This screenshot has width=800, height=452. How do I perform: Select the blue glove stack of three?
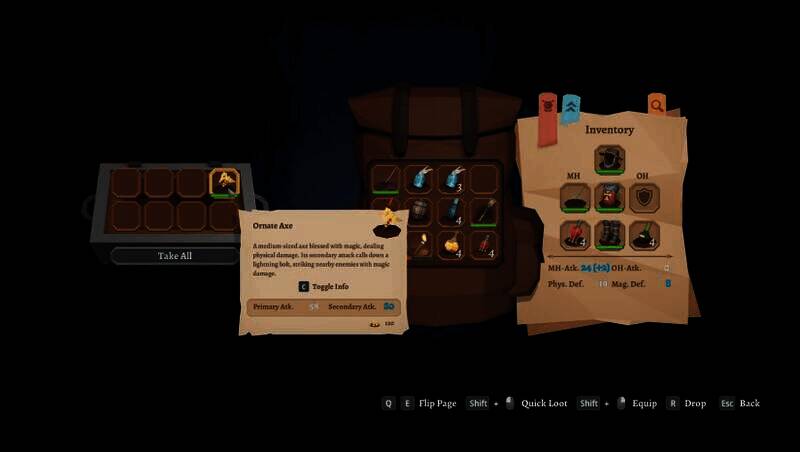[452, 178]
